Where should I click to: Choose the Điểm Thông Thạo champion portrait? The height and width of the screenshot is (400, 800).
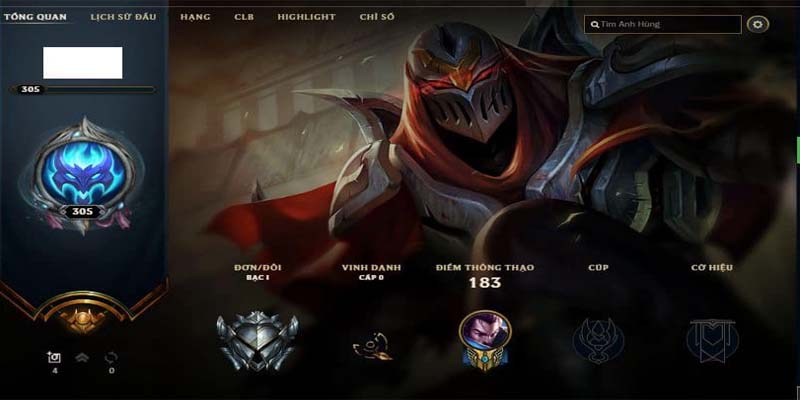(485, 338)
